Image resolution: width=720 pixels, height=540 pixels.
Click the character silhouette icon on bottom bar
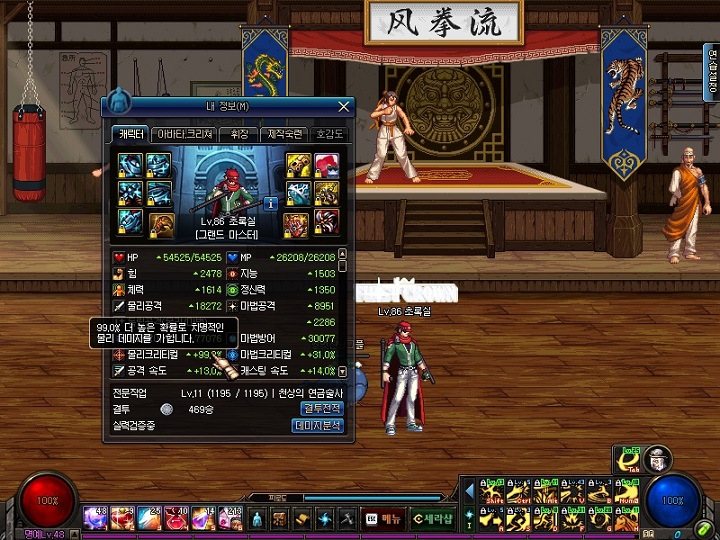[256, 518]
